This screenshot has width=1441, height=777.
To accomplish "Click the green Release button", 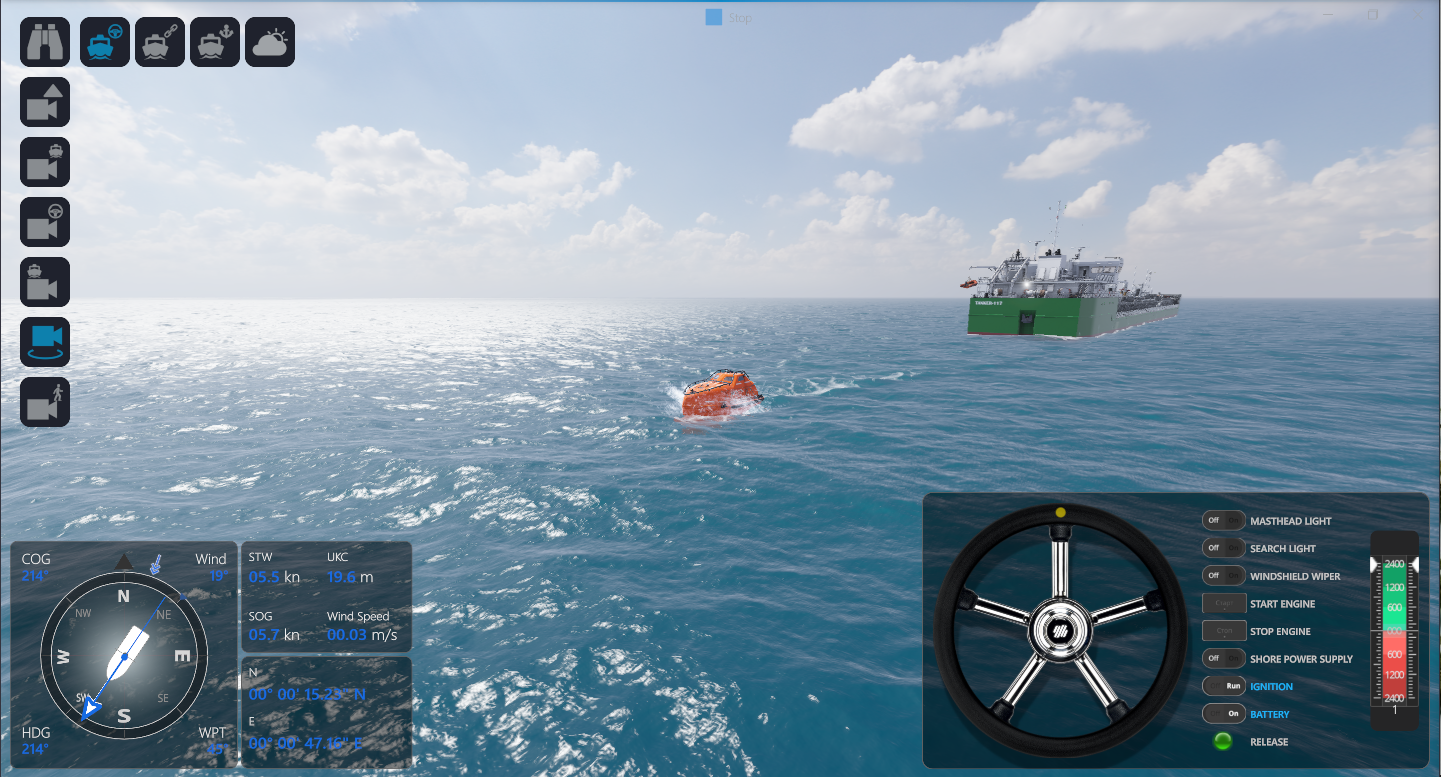I will [1222, 742].
